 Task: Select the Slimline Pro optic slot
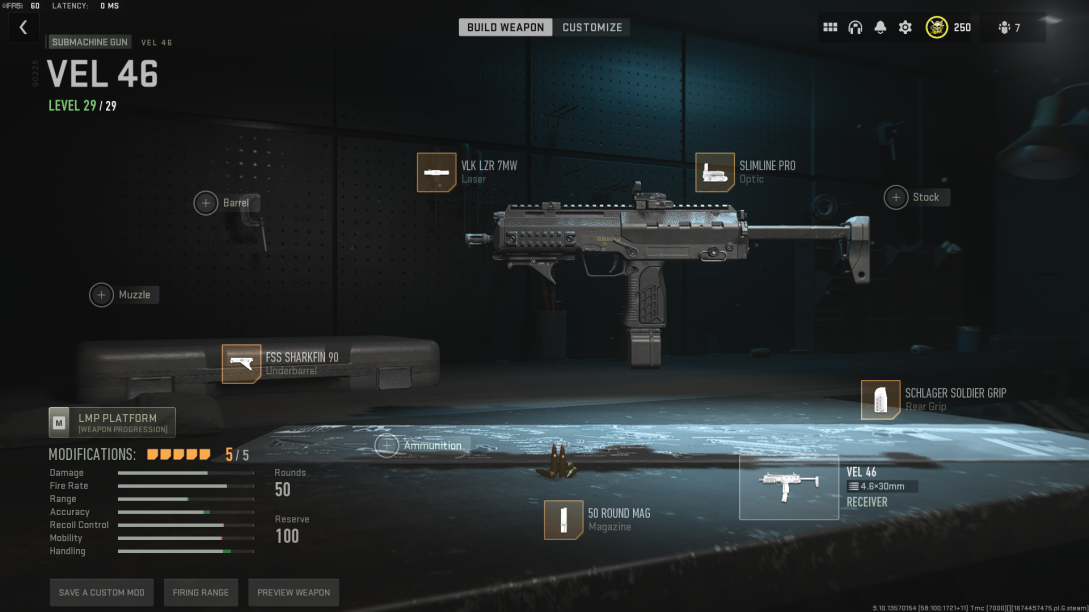point(715,172)
